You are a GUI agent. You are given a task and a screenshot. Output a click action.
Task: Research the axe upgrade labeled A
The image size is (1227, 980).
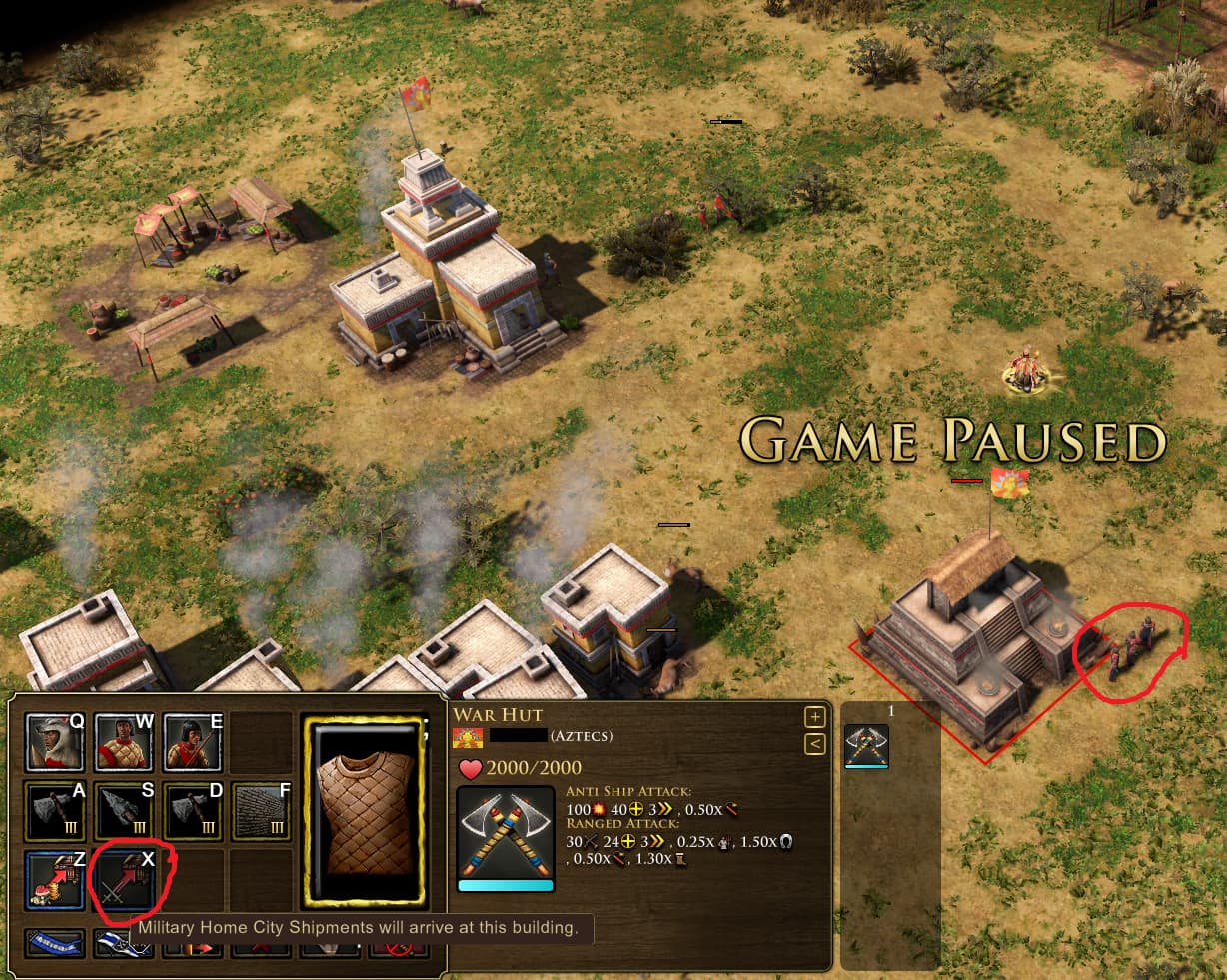[x=56, y=810]
